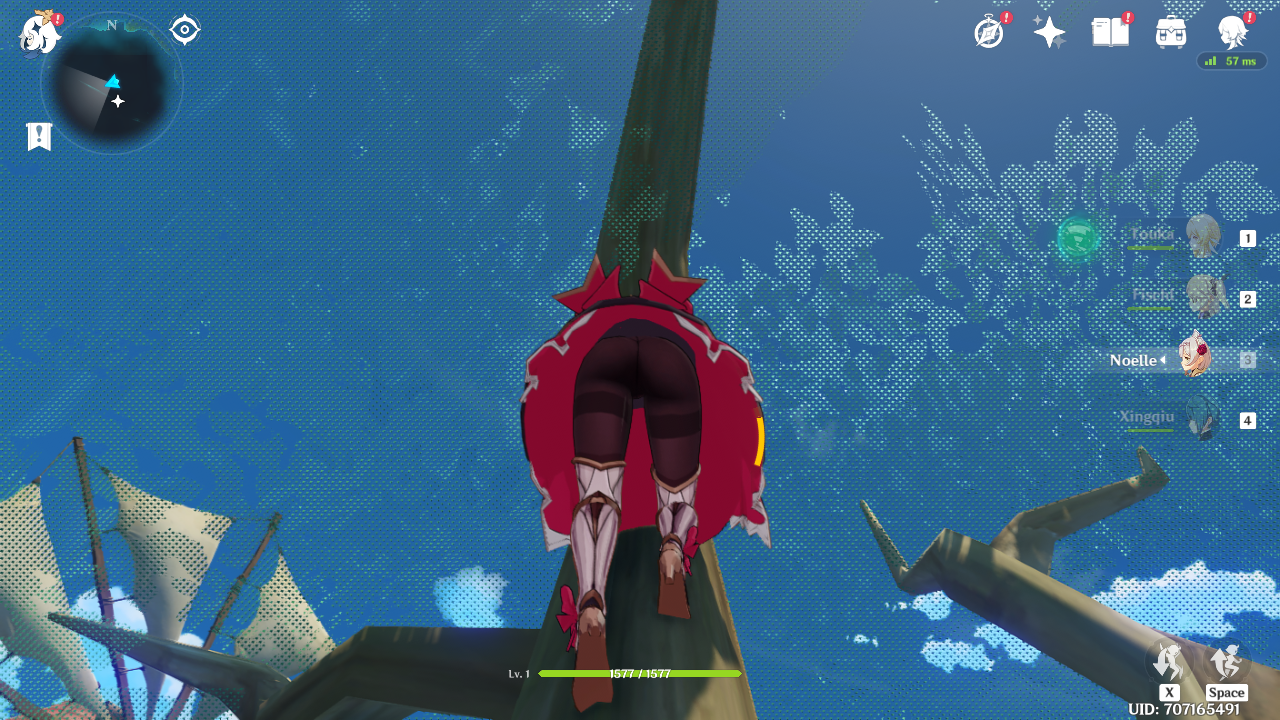Open the Paimon main menu
This screenshot has width=1280, height=720.
[x=39, y=33]
